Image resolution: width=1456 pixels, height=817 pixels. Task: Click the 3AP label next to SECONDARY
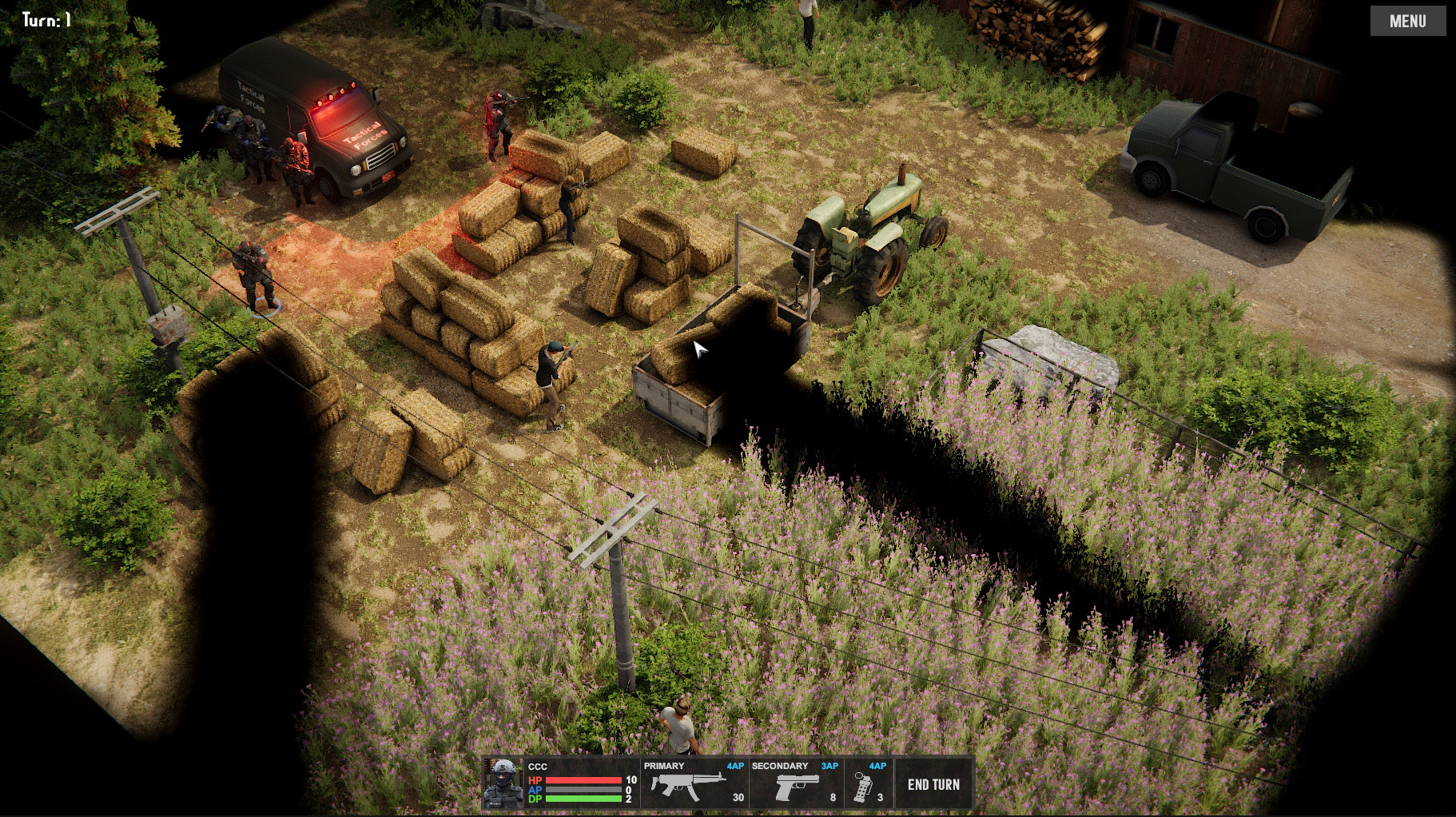[829, 766]
